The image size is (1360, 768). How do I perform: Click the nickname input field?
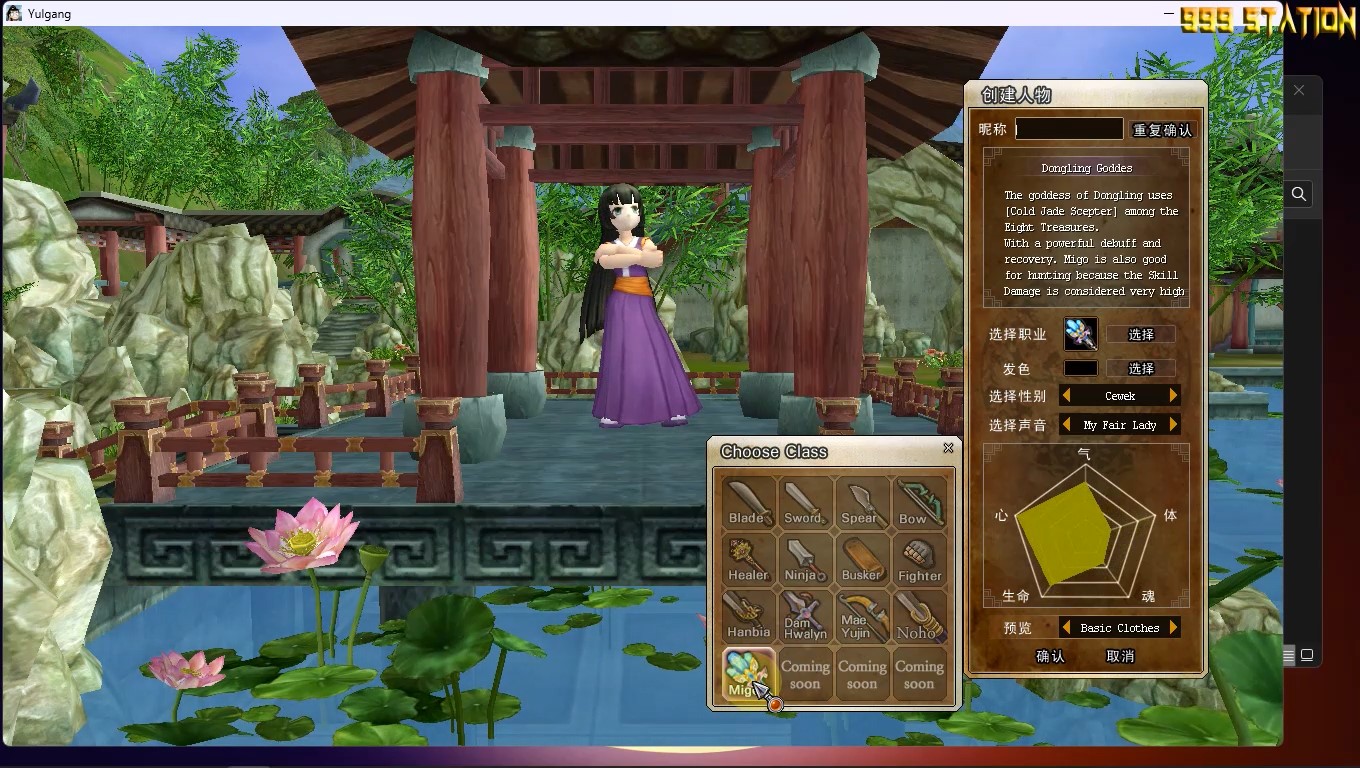1068,129
